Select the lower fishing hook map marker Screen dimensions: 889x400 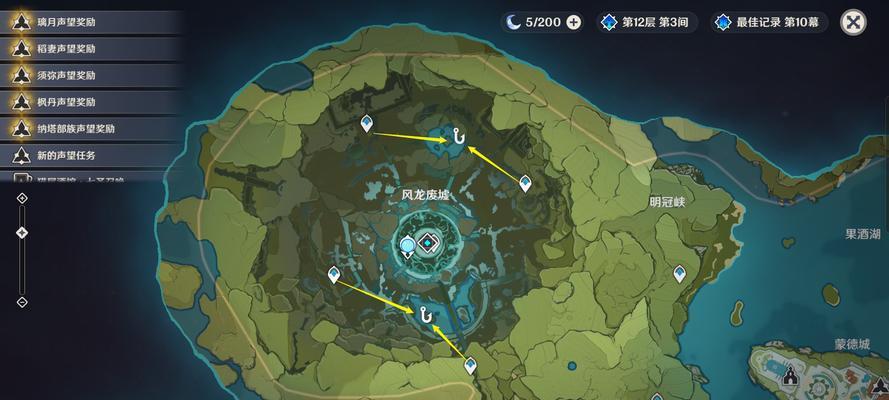427,314
